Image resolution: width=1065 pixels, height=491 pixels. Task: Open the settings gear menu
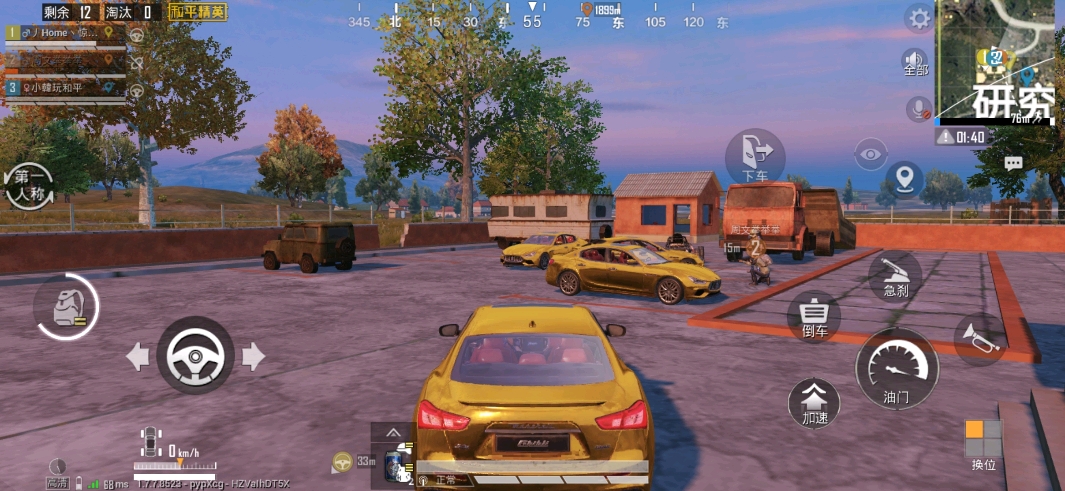click(918, 17)
